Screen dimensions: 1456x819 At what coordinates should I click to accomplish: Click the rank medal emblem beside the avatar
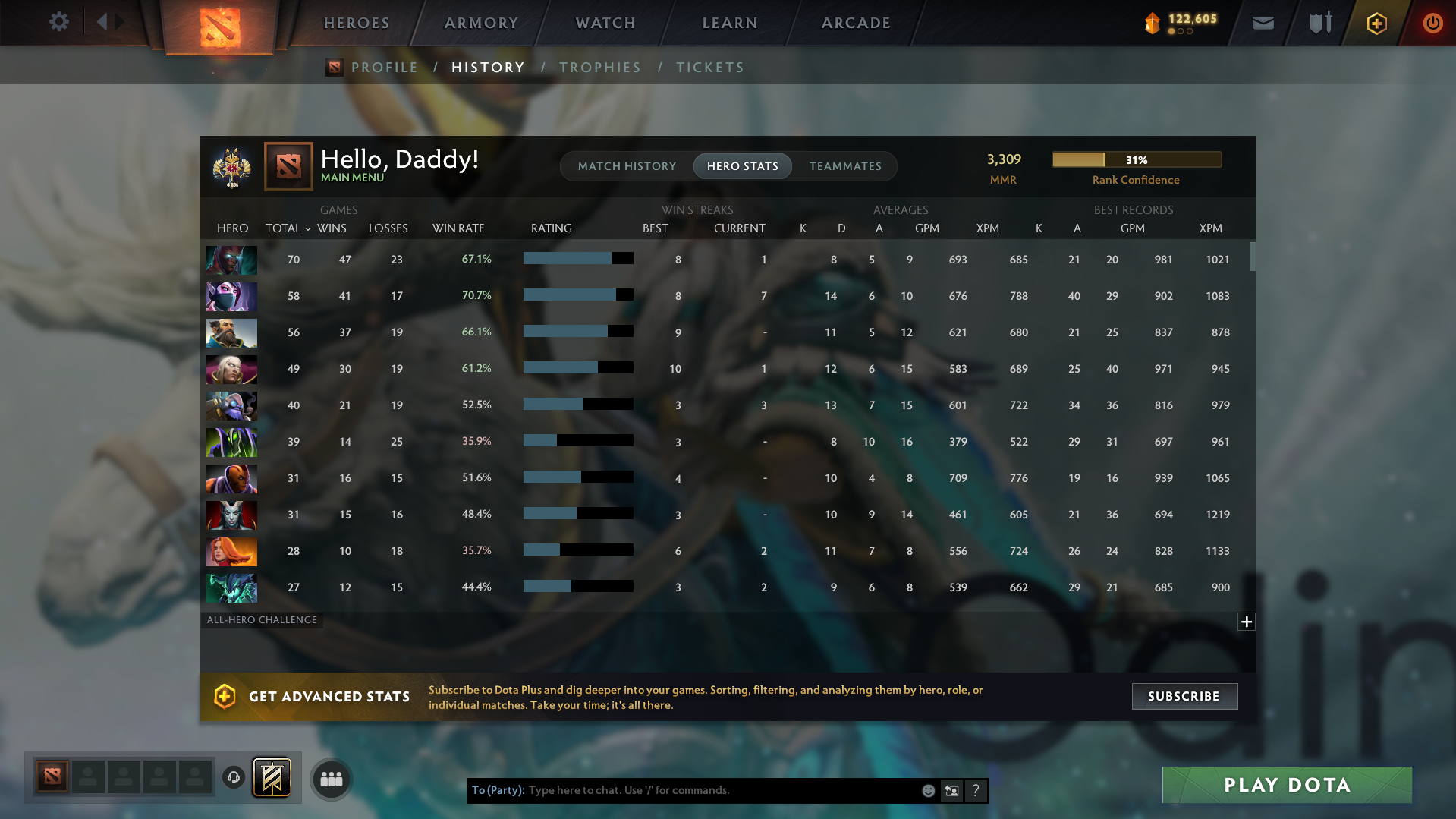[232, 166]
